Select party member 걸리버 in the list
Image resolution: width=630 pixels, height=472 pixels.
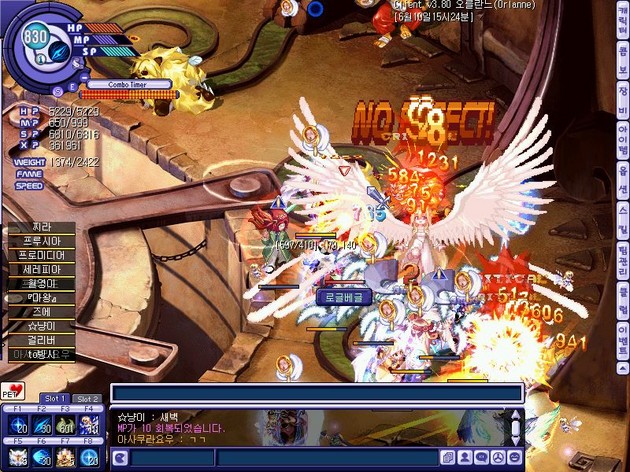40,340
